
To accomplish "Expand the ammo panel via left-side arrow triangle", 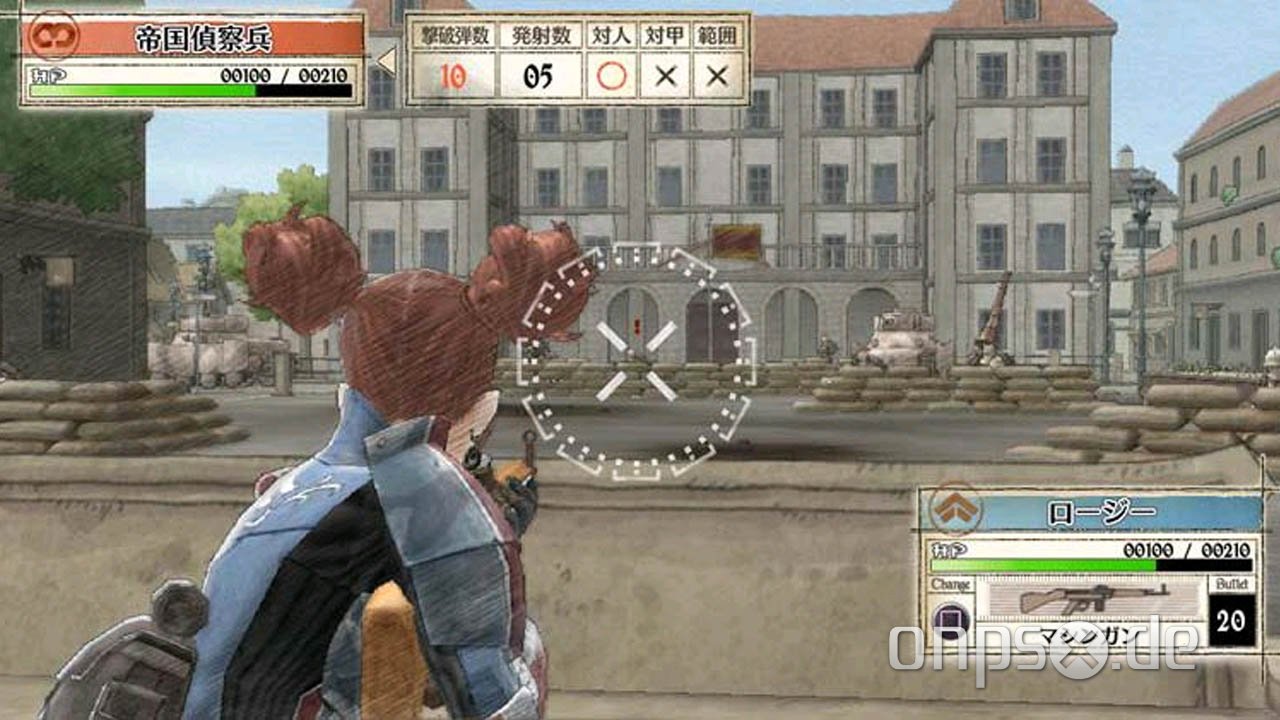I will point(386,63).
